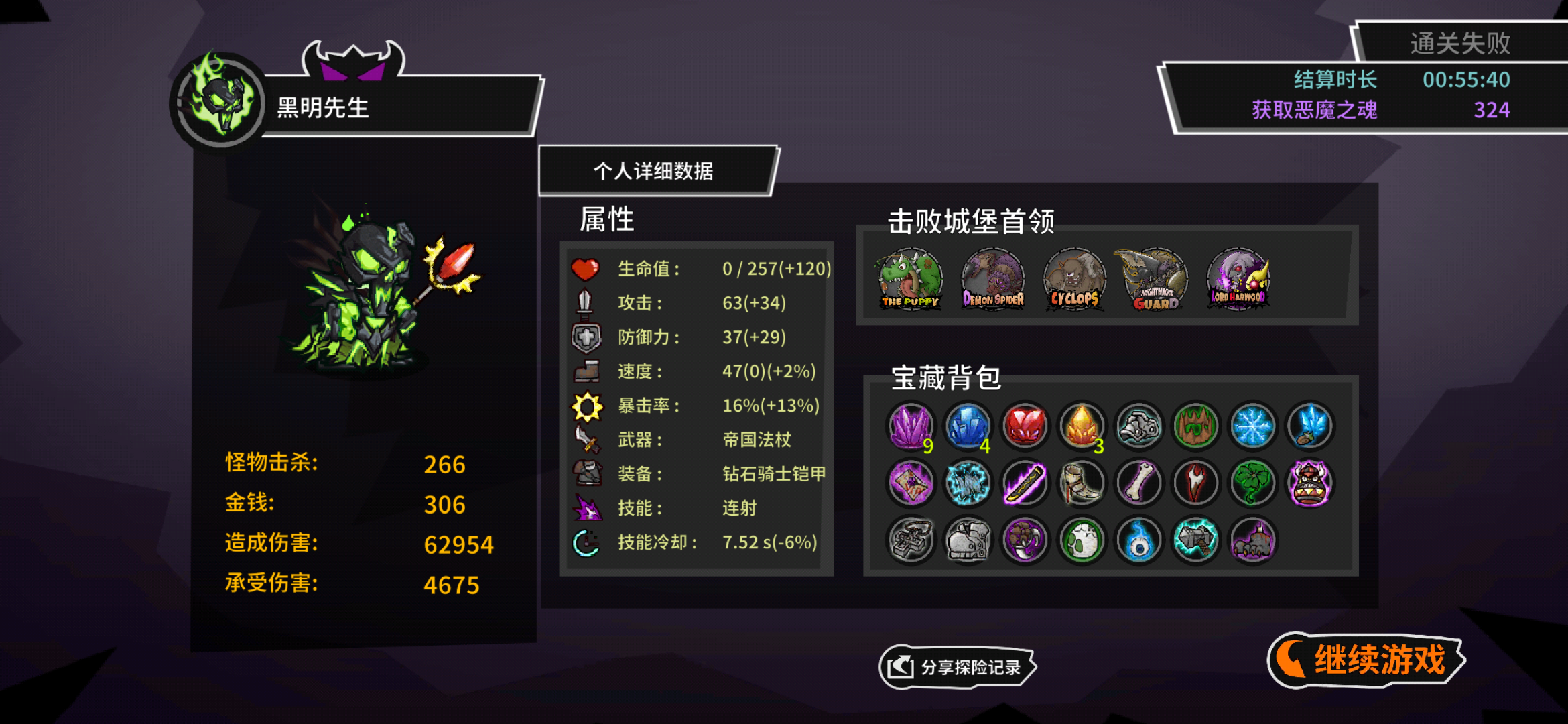The image size is (1568, 724).
Task: Select the horned viking mask item
Action: [x=1310, y=483]
